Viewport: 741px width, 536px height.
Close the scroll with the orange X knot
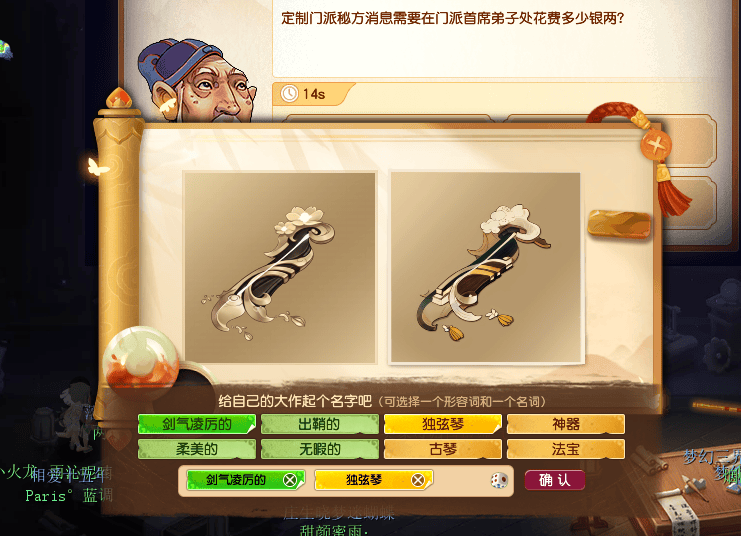click(657, 145)
